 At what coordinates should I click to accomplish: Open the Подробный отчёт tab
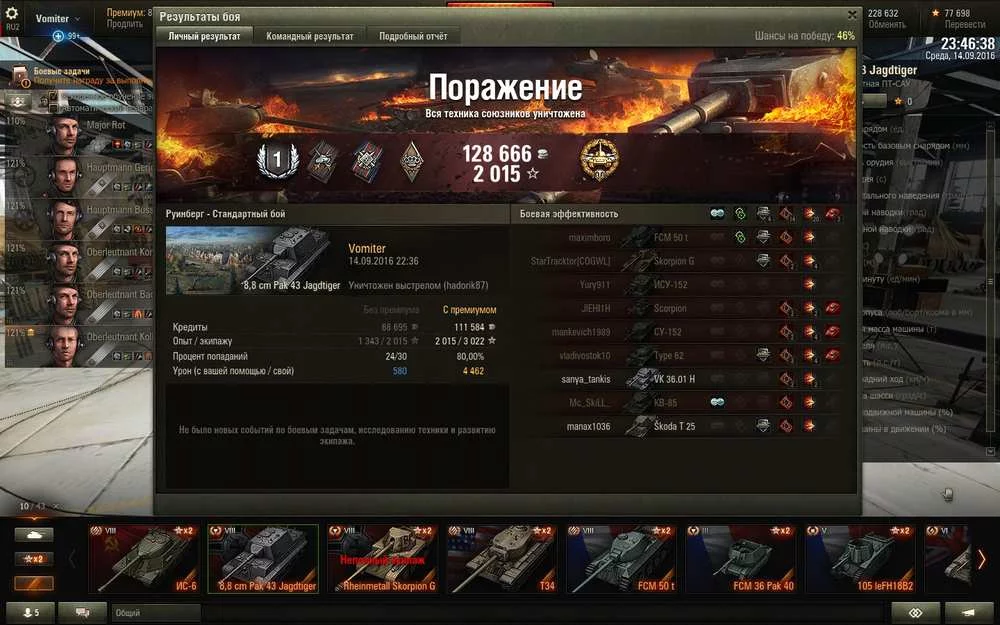coord(413,36)
